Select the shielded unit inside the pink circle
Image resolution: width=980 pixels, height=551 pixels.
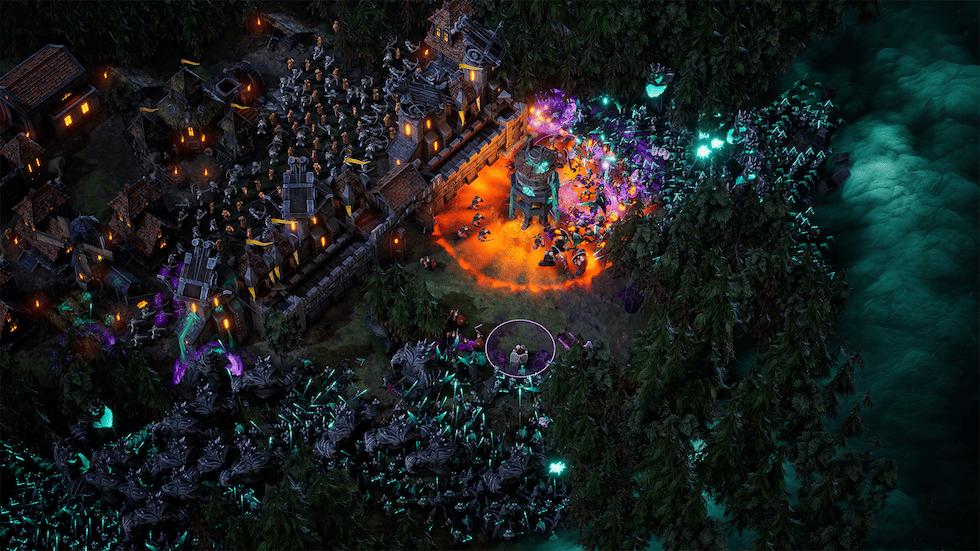point(519,354)
